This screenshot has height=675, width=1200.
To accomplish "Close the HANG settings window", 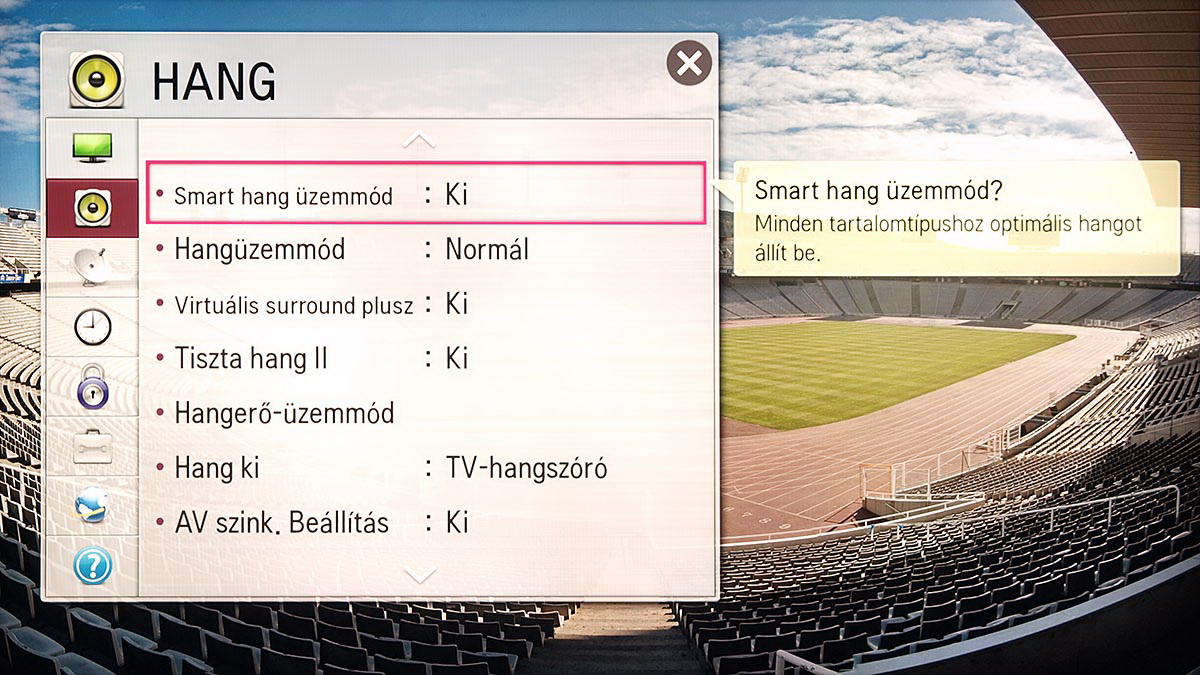I will click(689, 64).
